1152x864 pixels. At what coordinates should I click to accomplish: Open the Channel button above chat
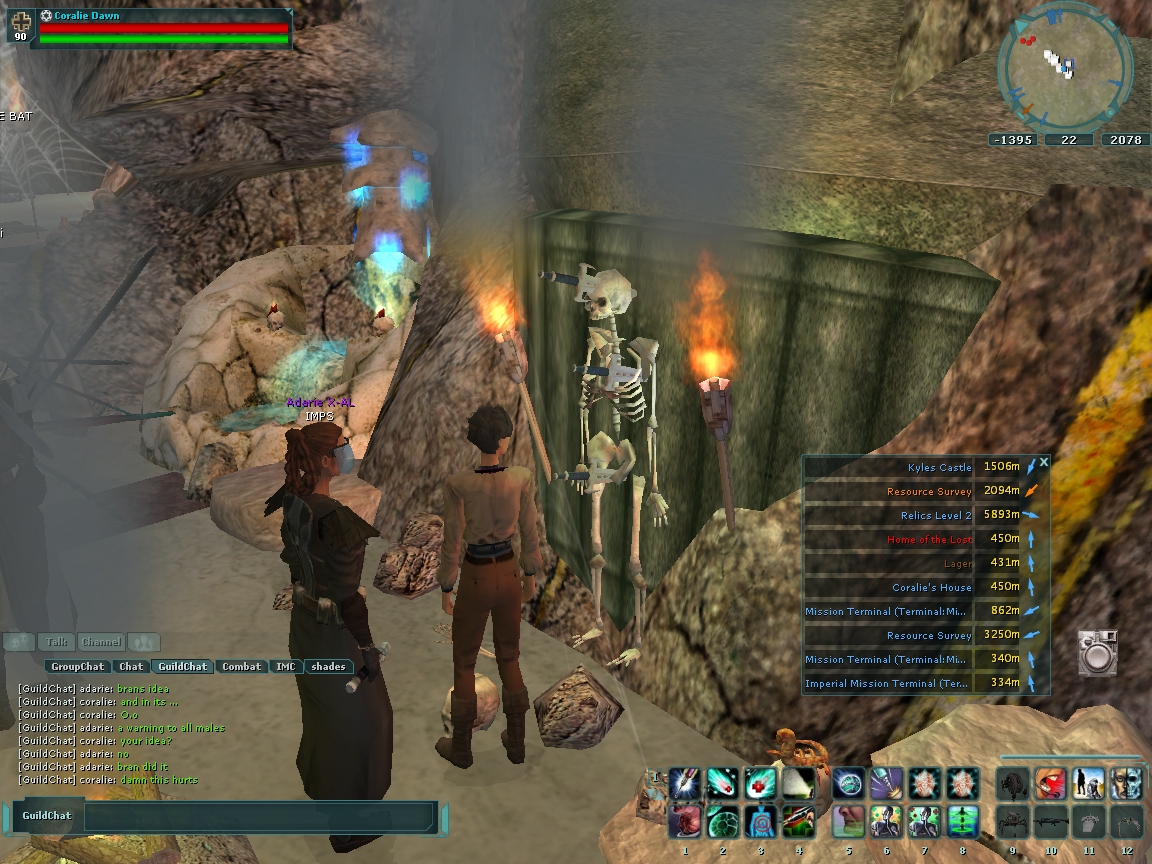[101, 642]
